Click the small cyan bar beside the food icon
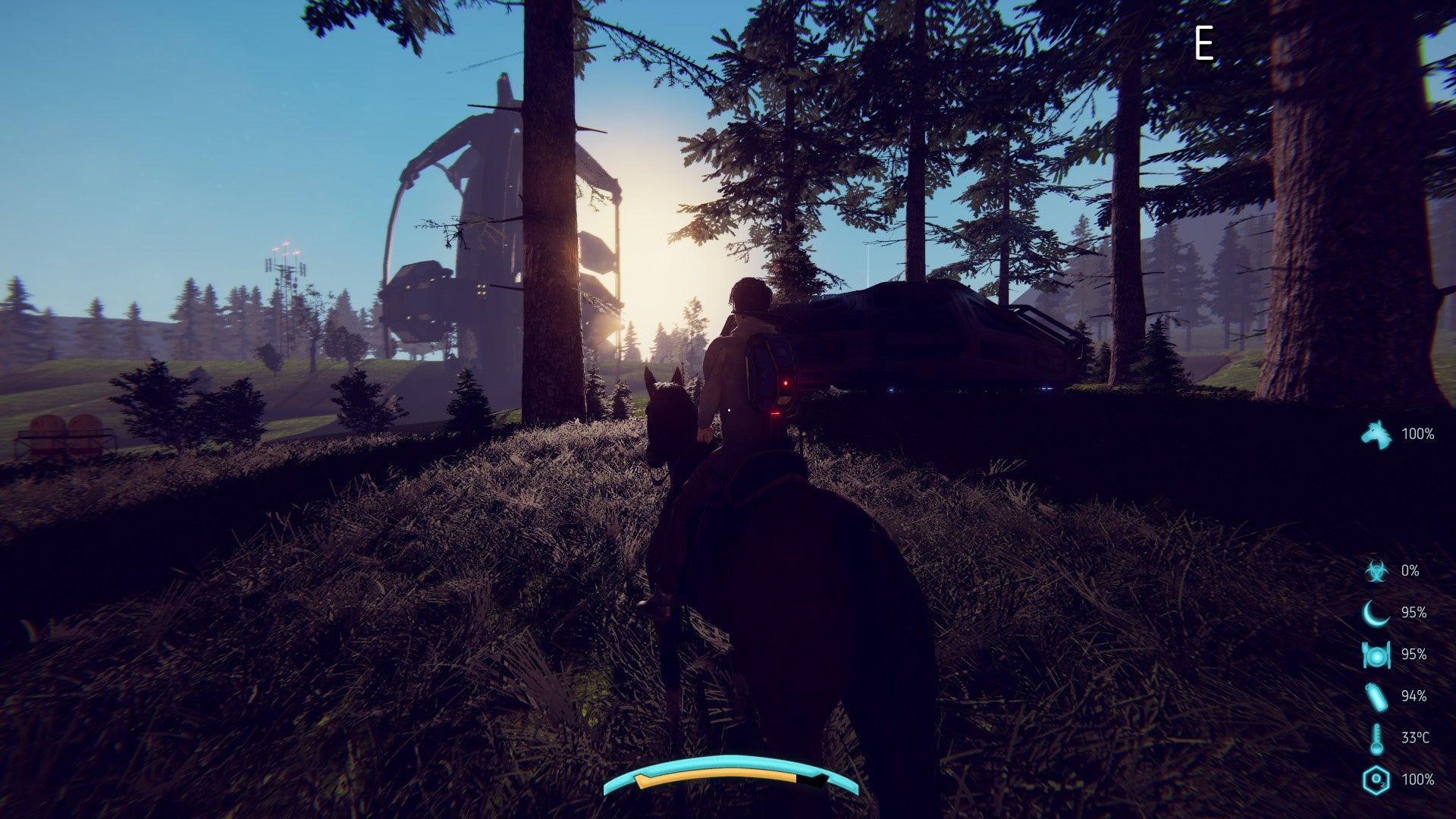The width and height of the screenshot is (1456, 819). coord(1390,656)
